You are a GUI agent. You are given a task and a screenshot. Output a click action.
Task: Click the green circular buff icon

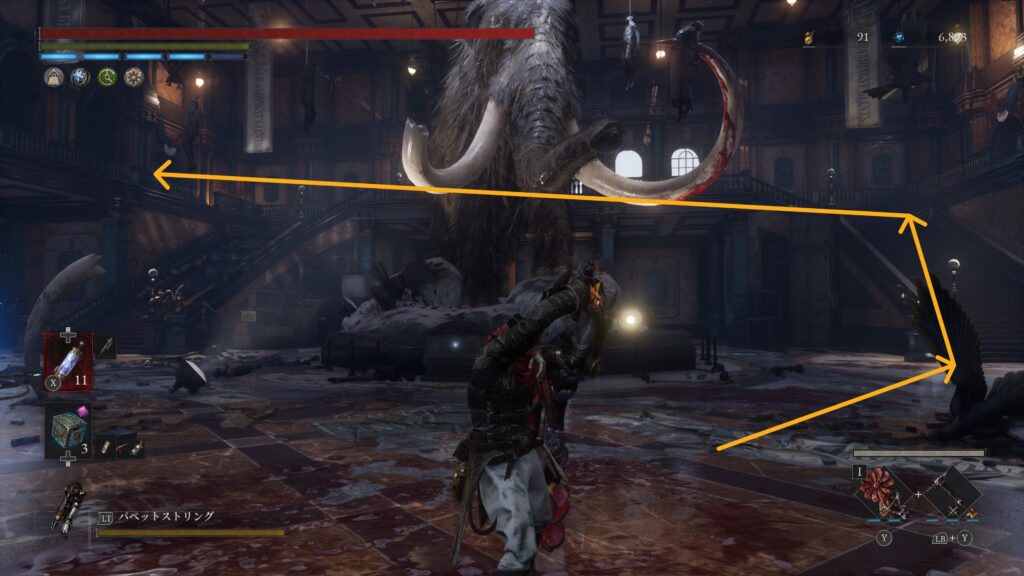107,78
